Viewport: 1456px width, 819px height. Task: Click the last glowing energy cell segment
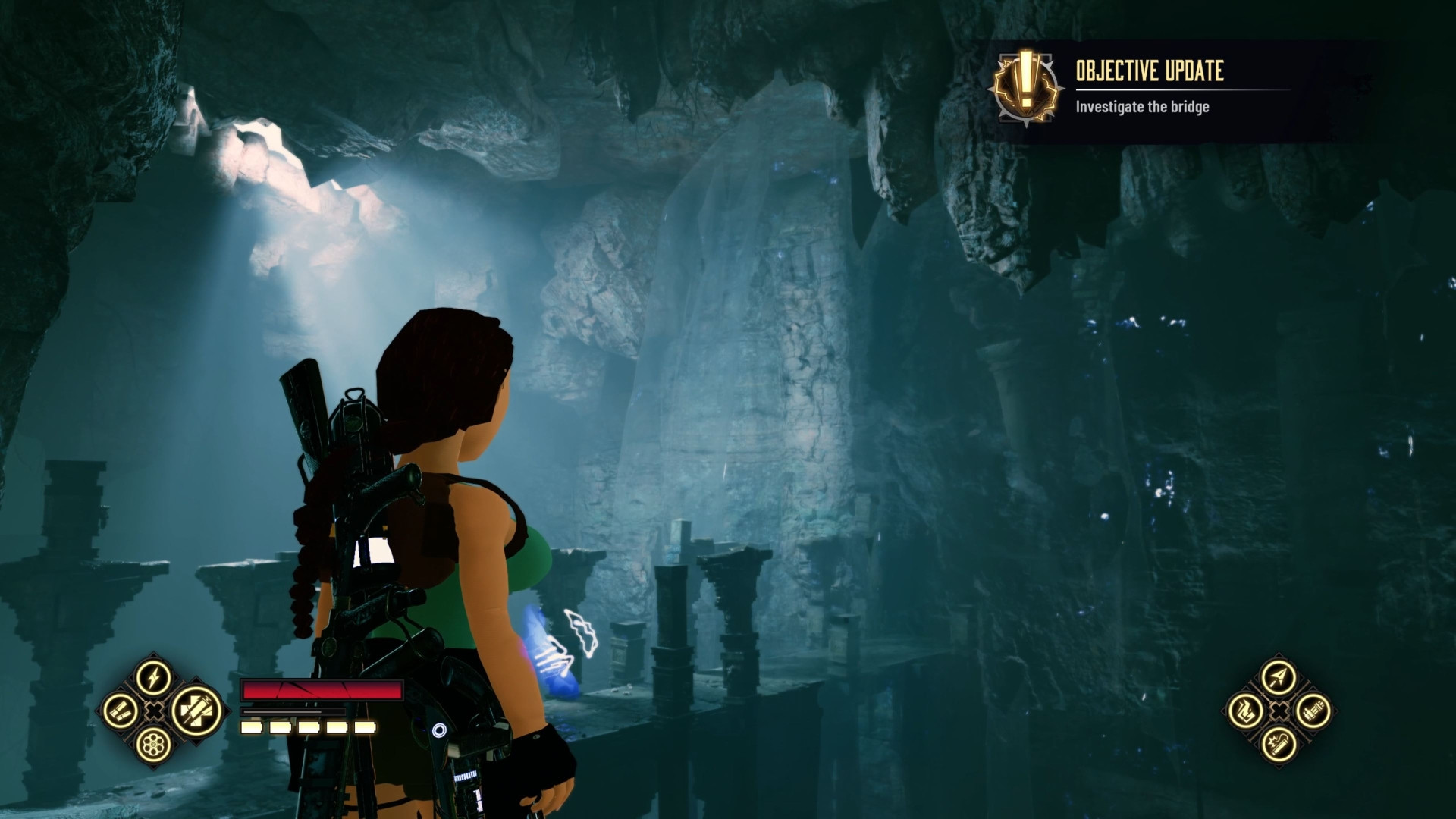tap(365, 727)
